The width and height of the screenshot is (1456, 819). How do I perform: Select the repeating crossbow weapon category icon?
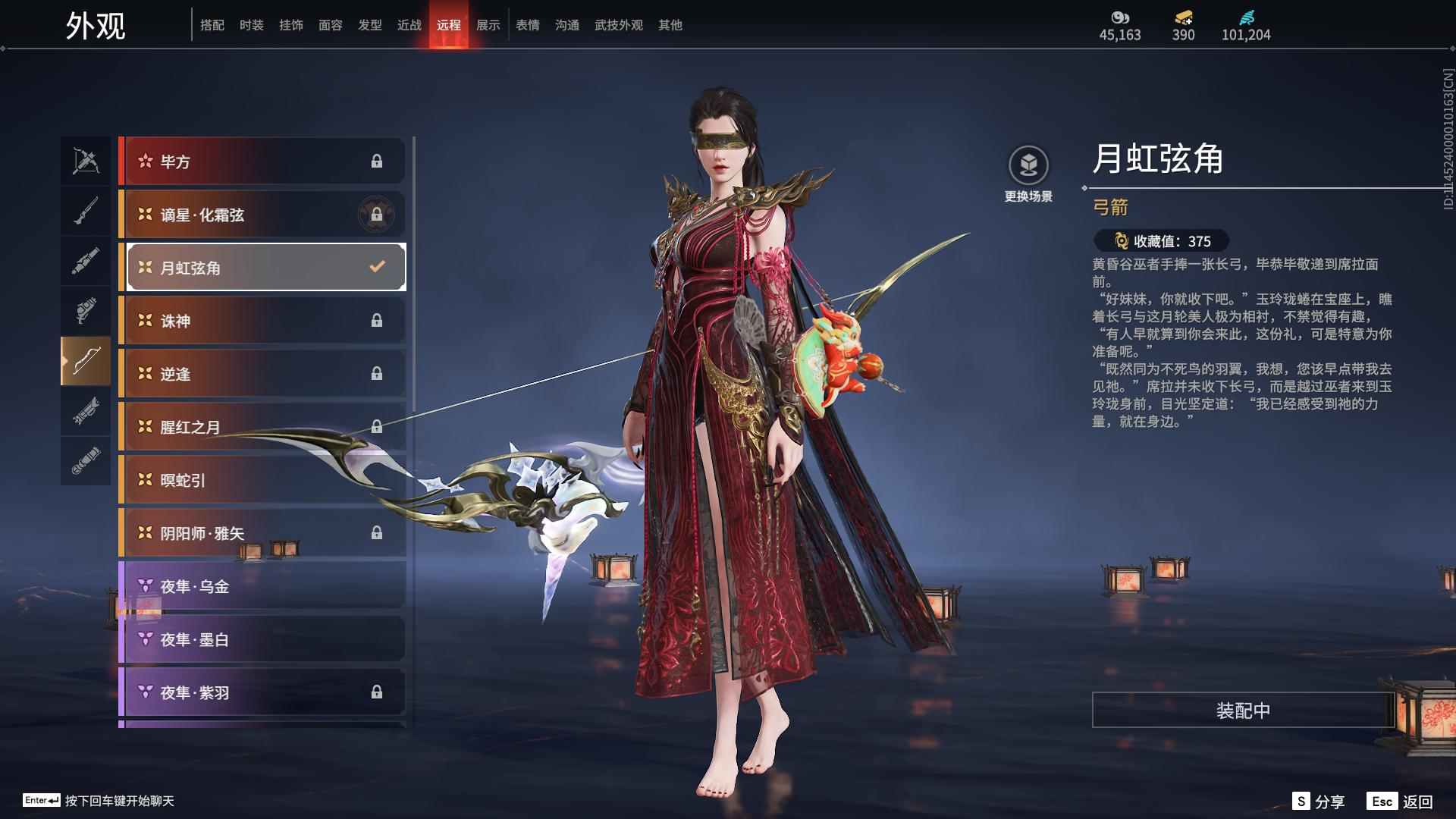(86, 161)
